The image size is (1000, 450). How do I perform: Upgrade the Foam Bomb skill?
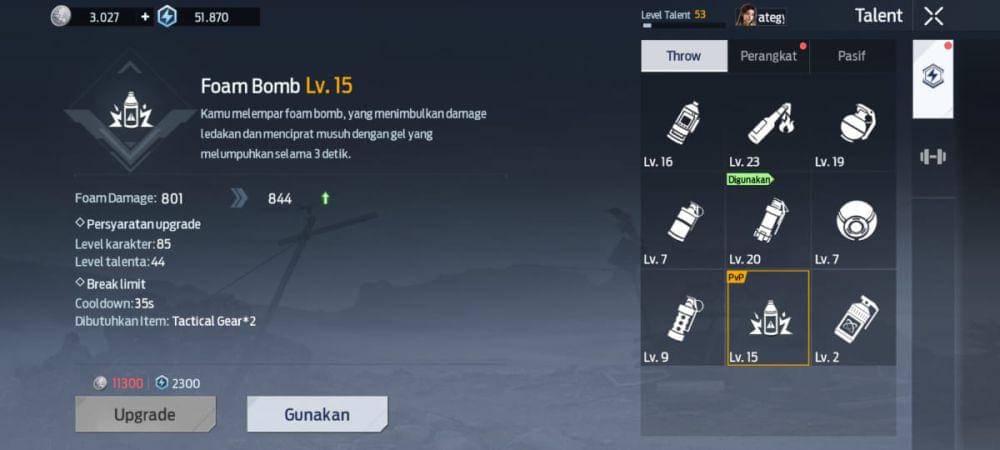point(145,414)
